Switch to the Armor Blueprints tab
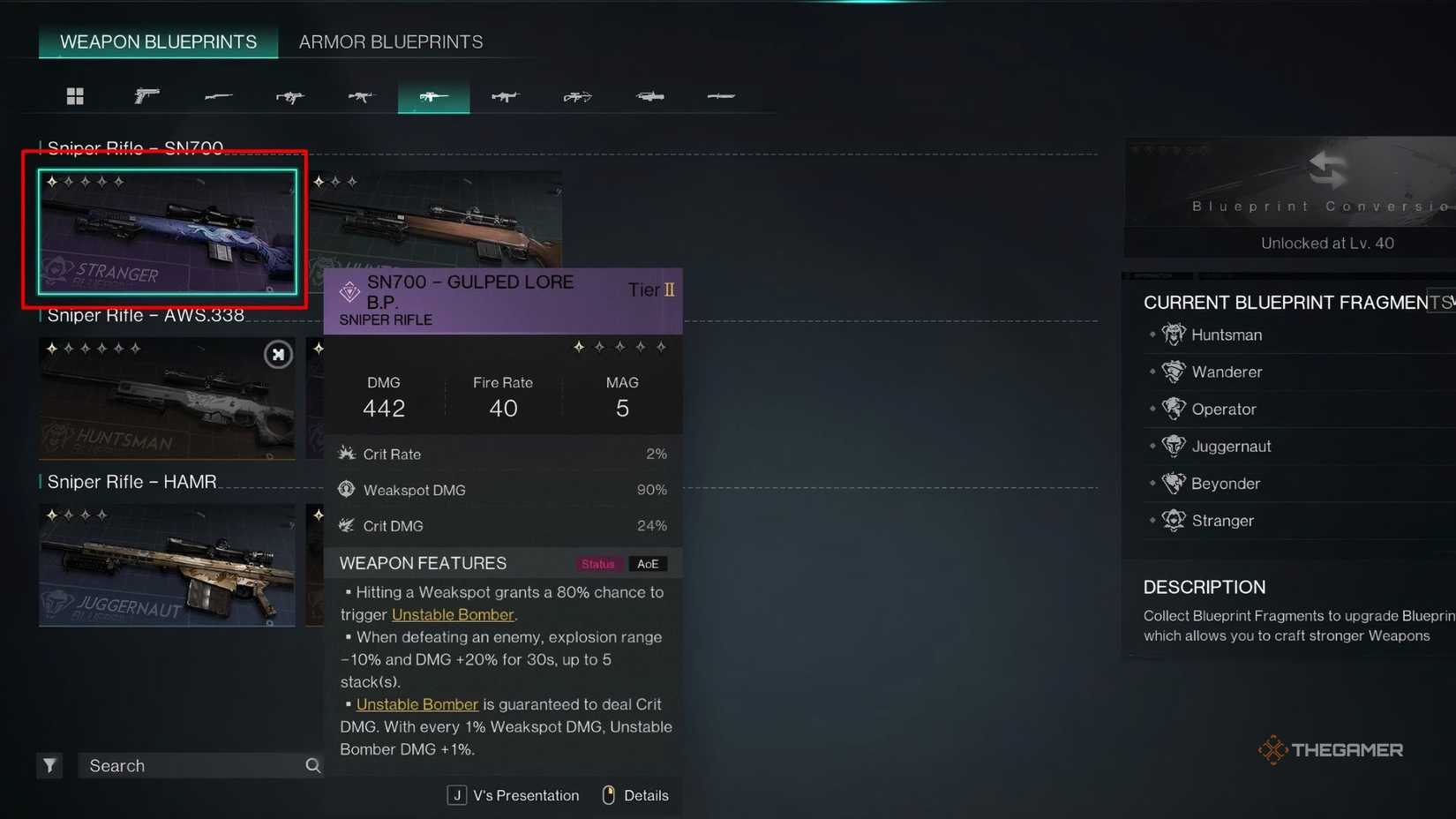This screenshot has height=819, width=1456. click(389, 41)
